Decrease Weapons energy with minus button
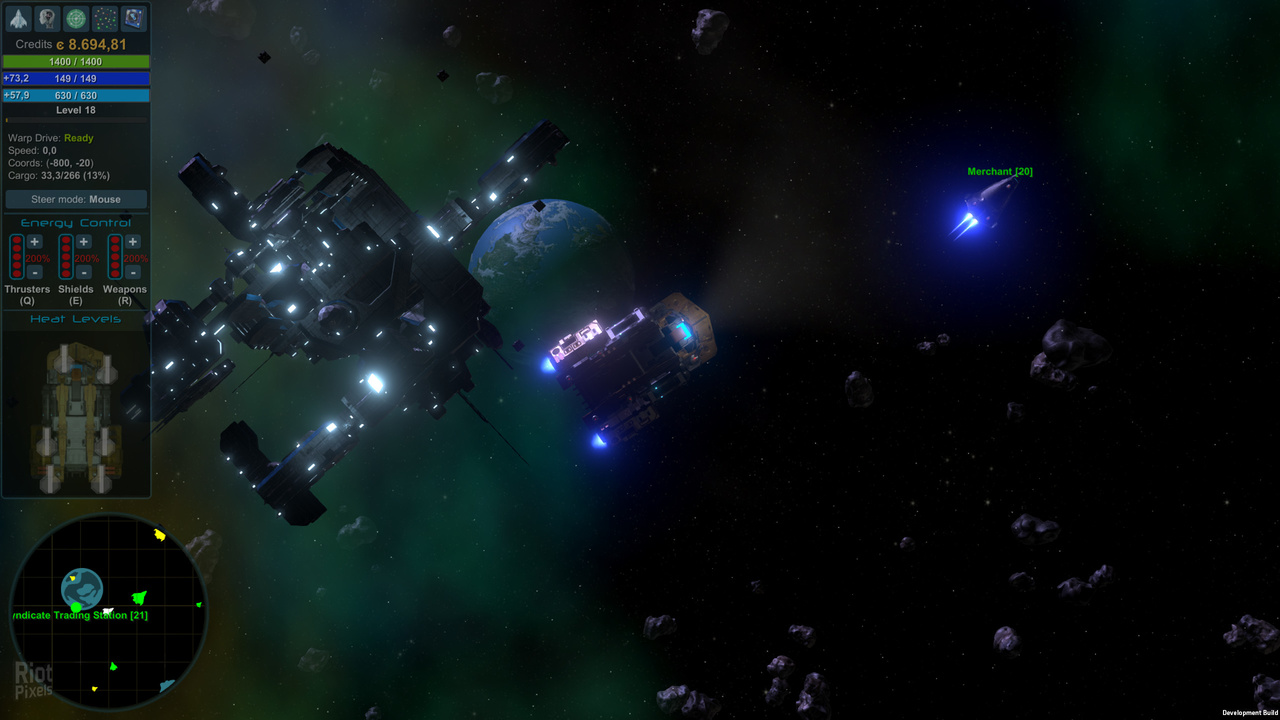The height and width of the screenshot is (720, 1280). point(133,272)
